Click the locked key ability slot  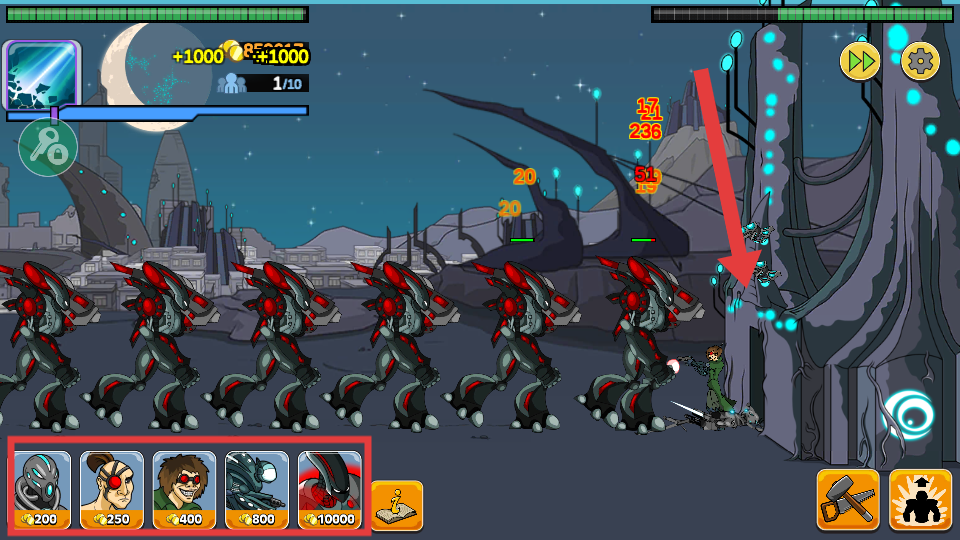[x=48, y=148]
